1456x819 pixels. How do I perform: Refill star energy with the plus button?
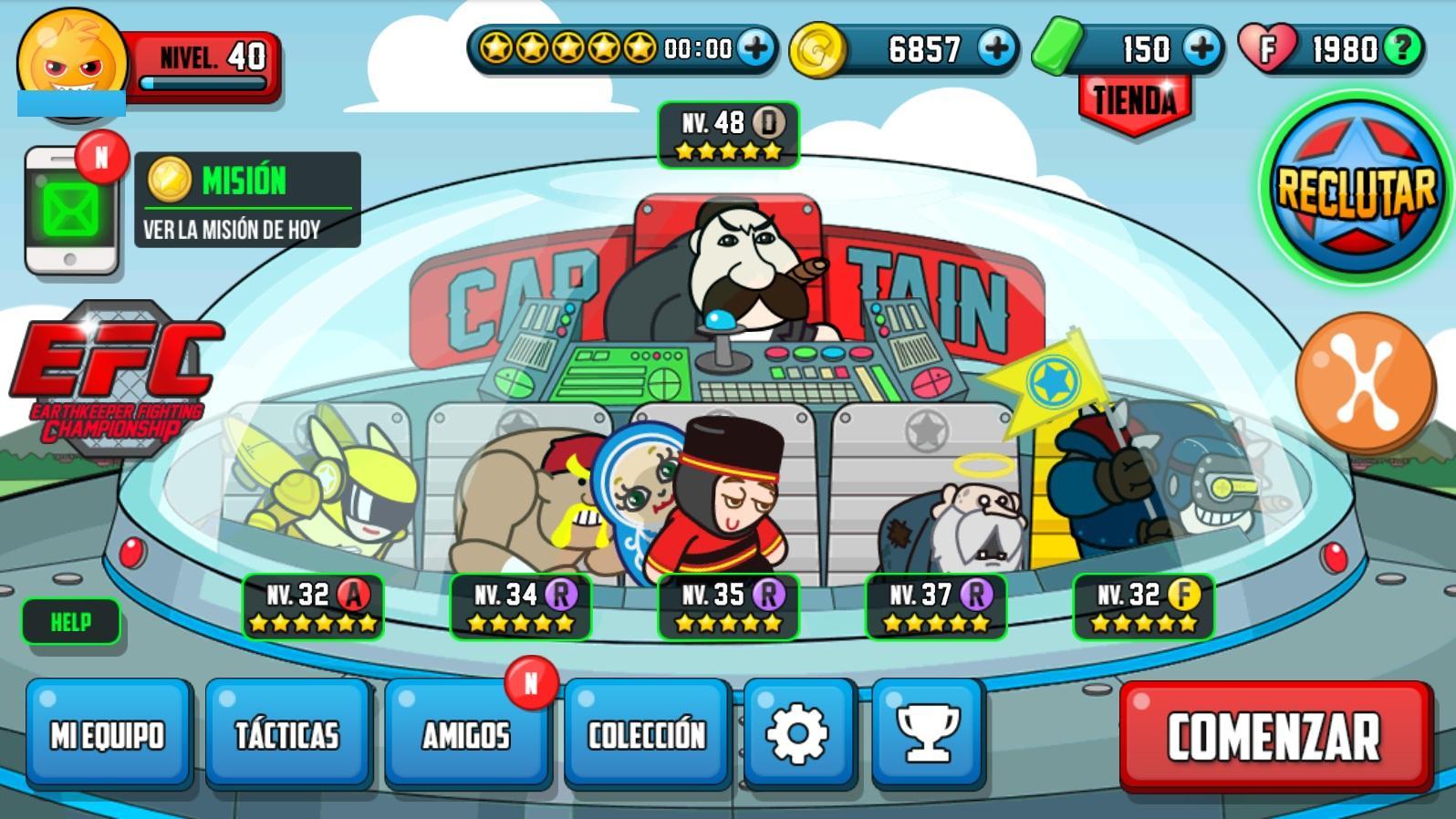(x=755, y=47)
